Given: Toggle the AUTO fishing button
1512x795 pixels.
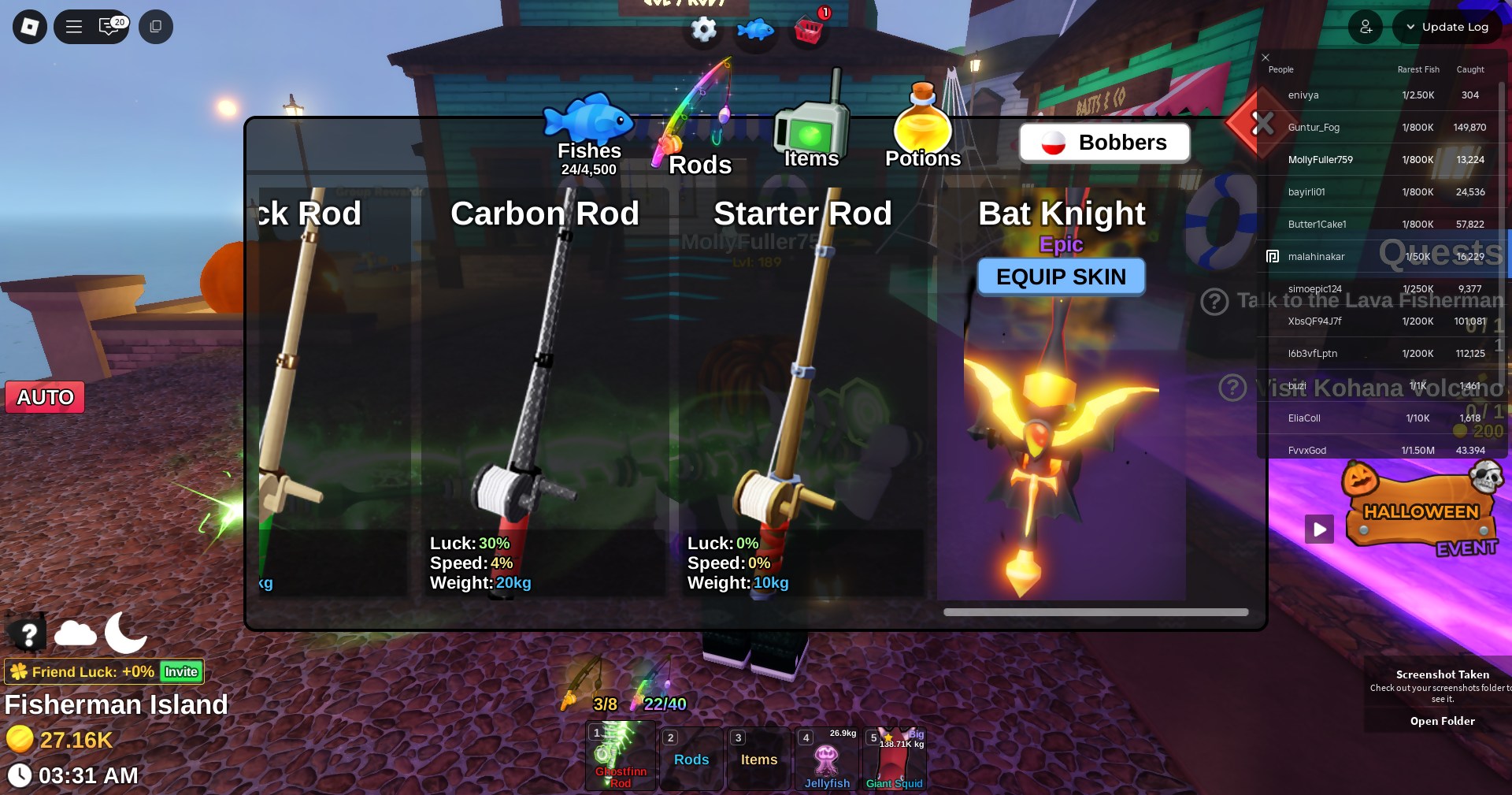Looking at the screenshot, I should coord(45,397).
